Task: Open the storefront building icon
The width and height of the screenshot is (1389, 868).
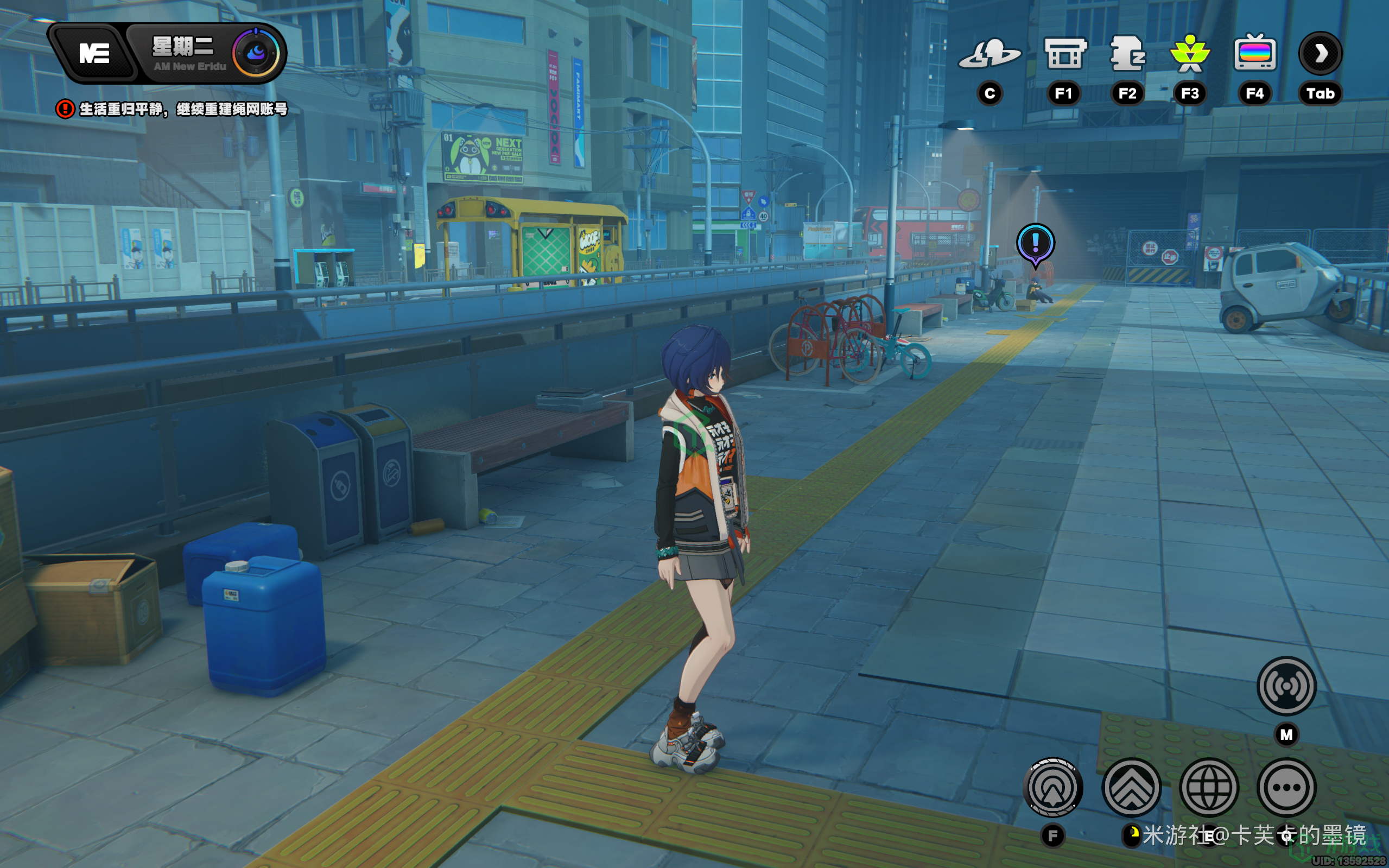Action: pos(1063,54)
